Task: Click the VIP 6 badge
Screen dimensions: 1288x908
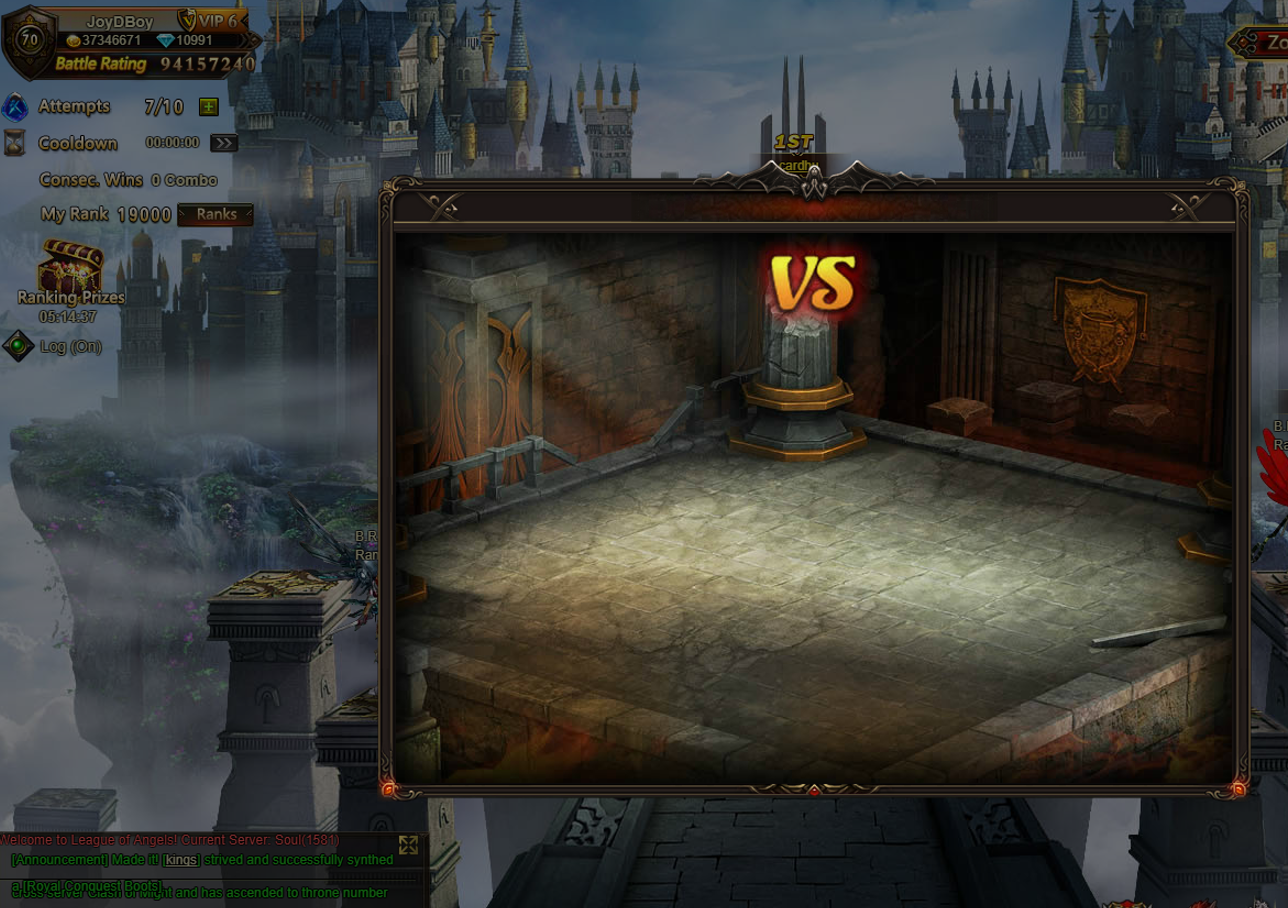Action: [x=214, y=20]
